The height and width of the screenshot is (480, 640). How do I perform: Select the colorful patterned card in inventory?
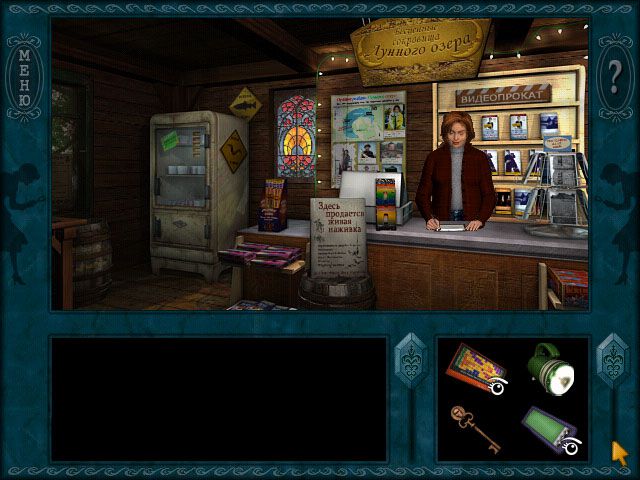[475, 367]
